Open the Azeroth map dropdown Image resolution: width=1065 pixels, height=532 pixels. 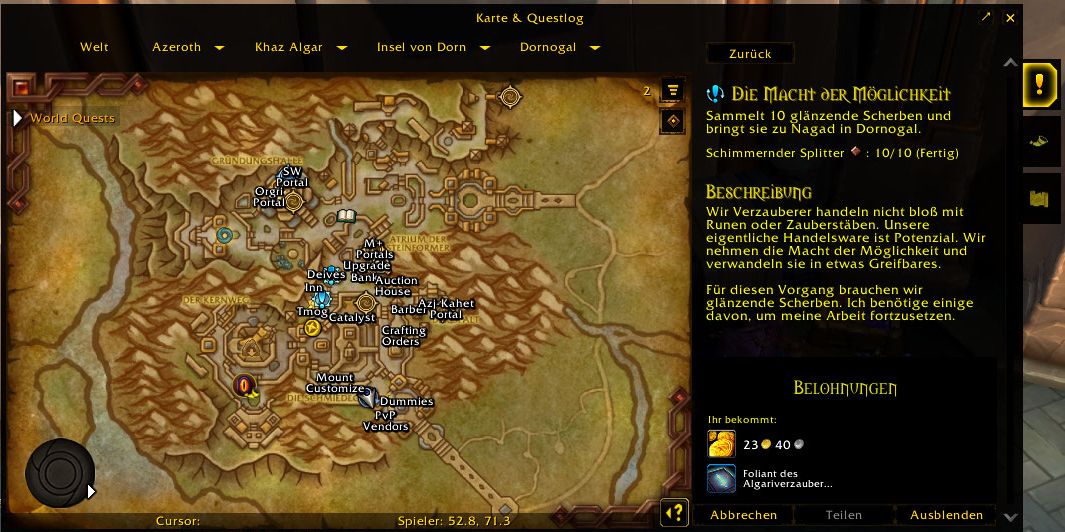point(219,48)
